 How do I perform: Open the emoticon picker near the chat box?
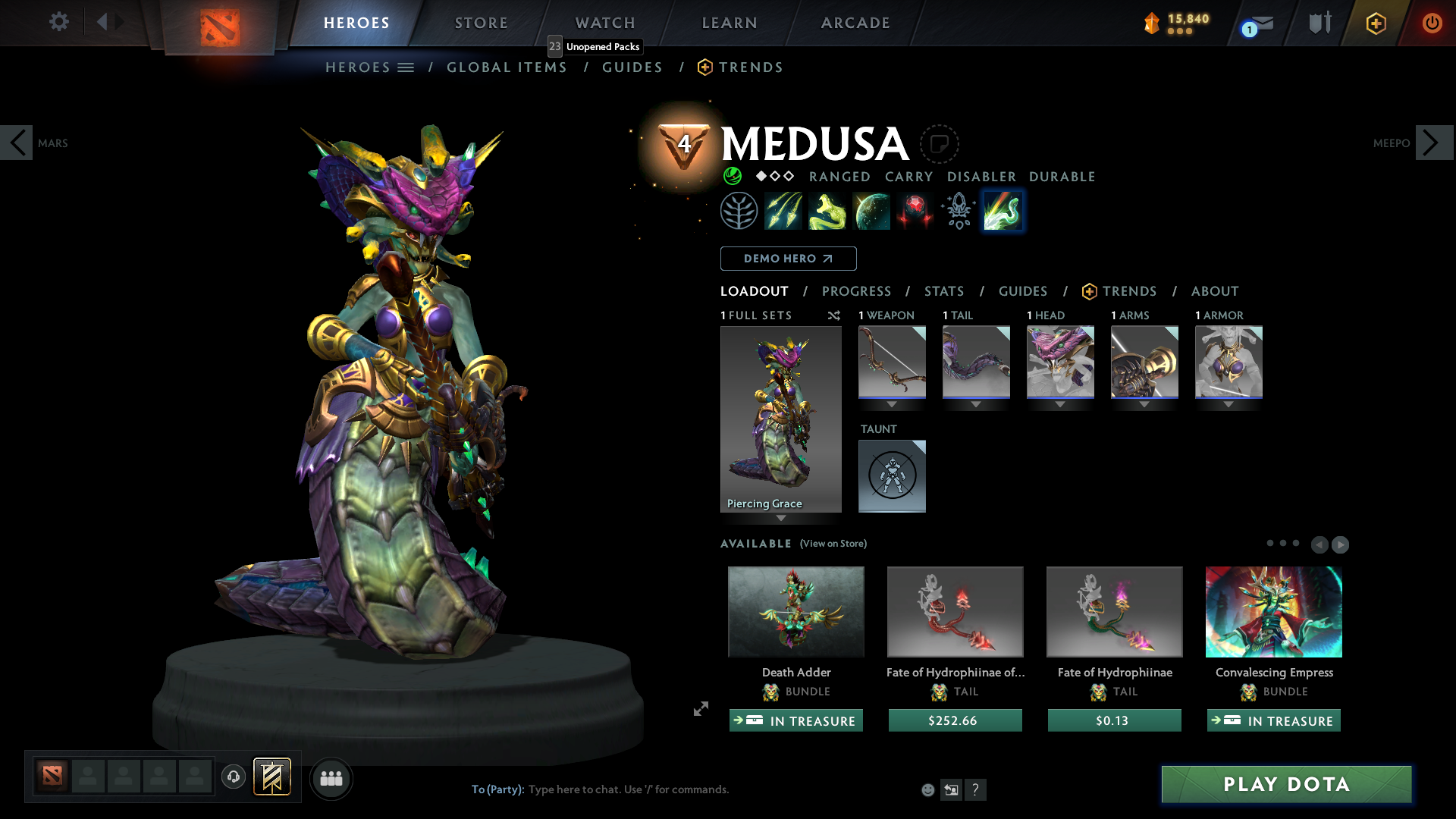coord(927,789)
